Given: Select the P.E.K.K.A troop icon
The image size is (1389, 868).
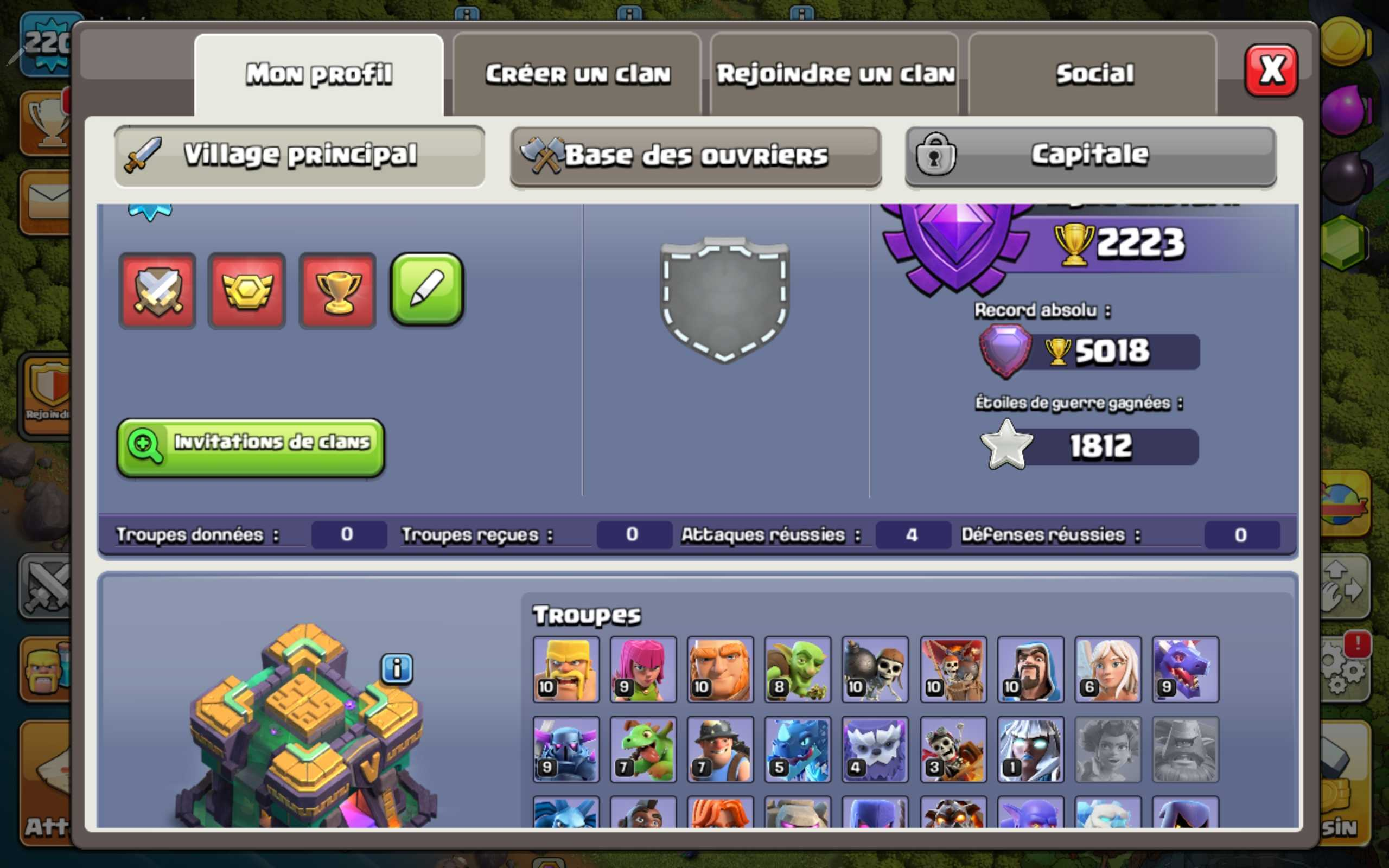Looking at the screenshot, I should [565, 749].
